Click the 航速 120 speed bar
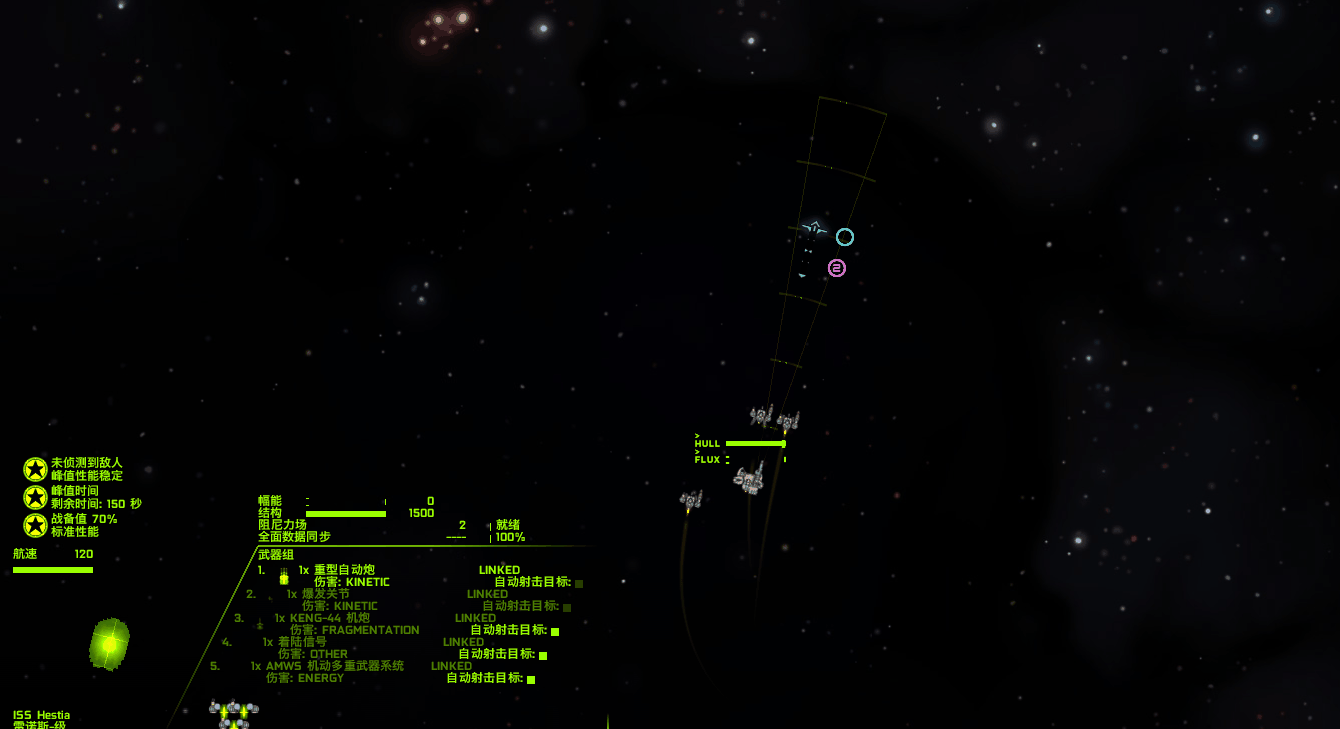 coord(52,568)
